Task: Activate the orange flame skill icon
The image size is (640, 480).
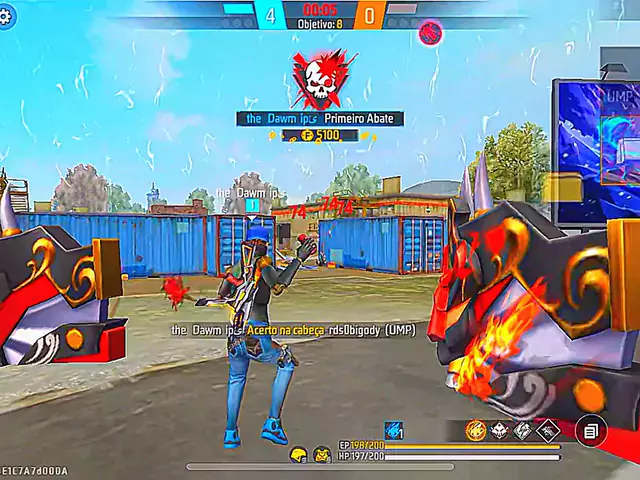Action: (476, 430)
